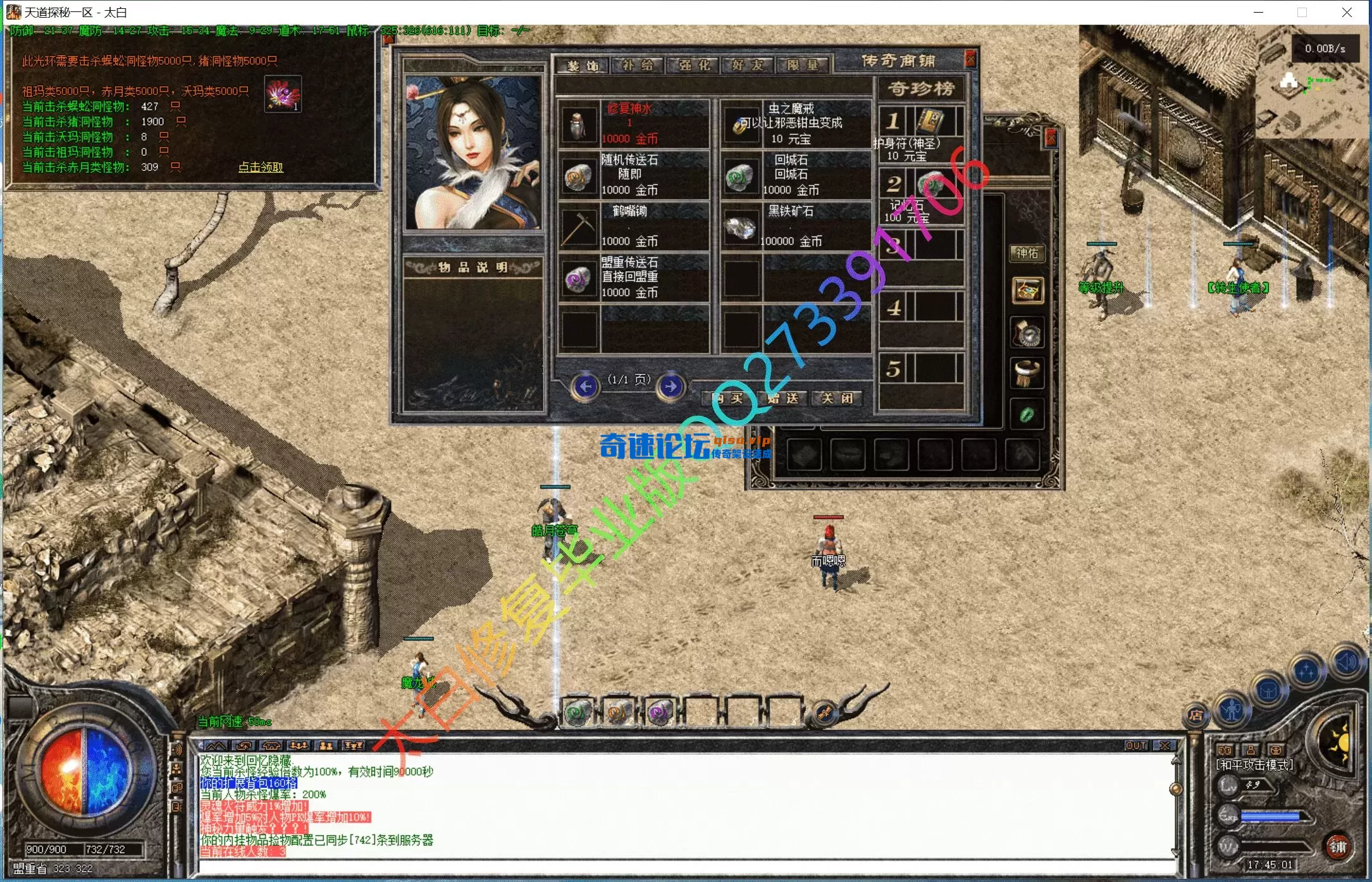
Task: Click the 关闭 button in the shop
Action: click(x=837, y=398)
